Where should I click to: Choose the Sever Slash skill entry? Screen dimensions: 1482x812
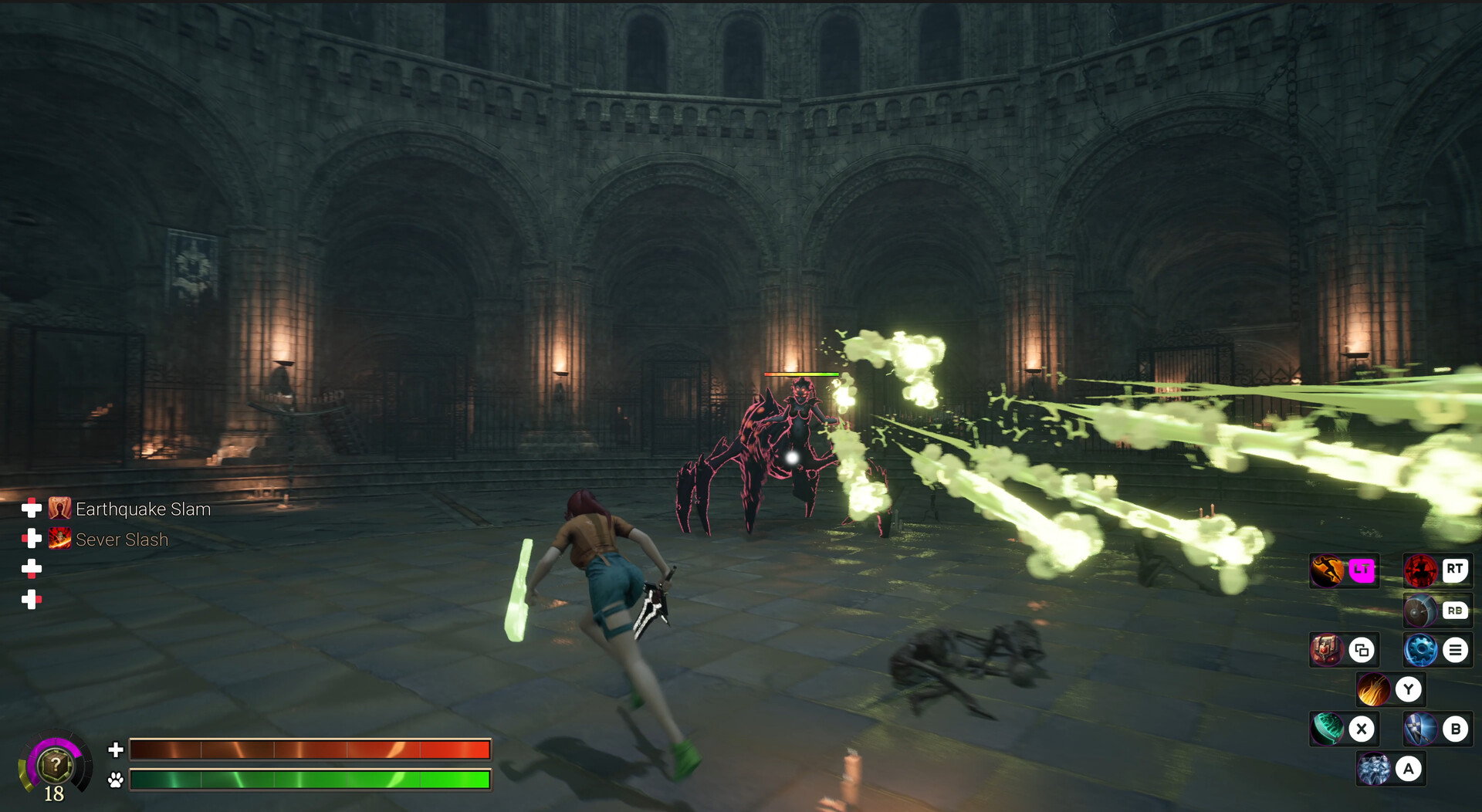(121, 540)
